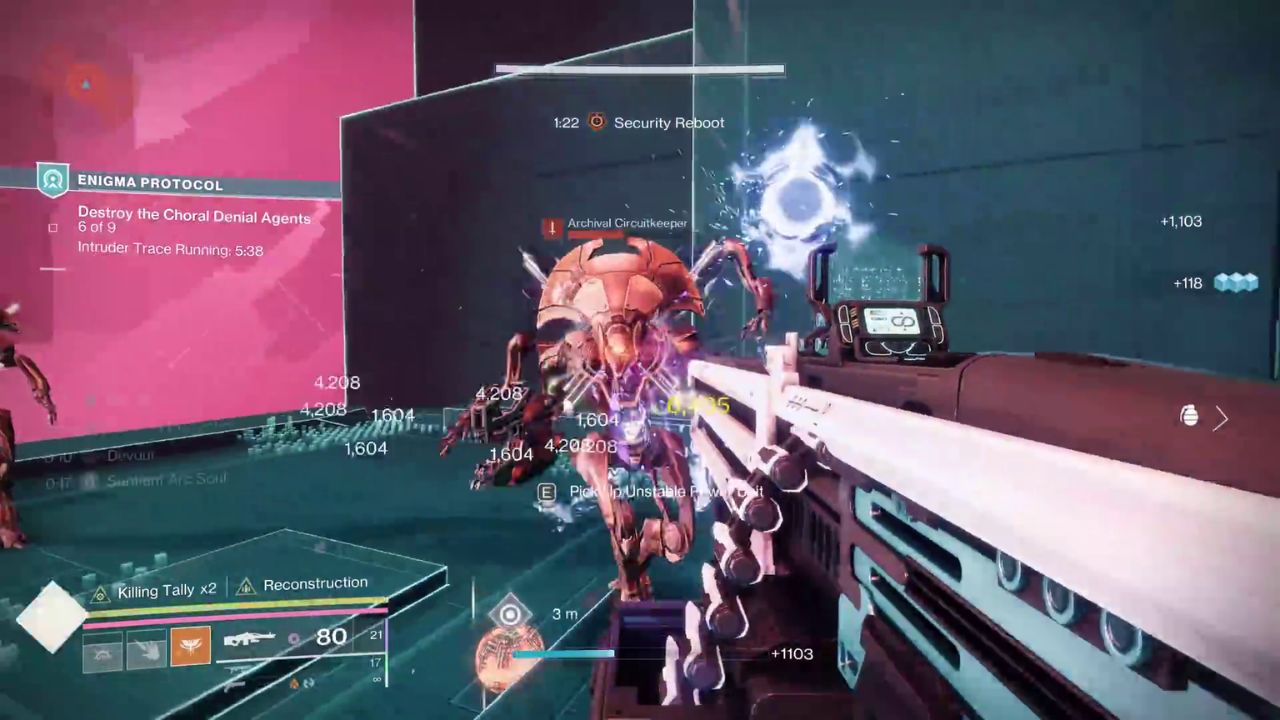Expand the Enigma Protocol tracker banner
This screenshot has height=720, width=1280.
click(x=150, y=183)
